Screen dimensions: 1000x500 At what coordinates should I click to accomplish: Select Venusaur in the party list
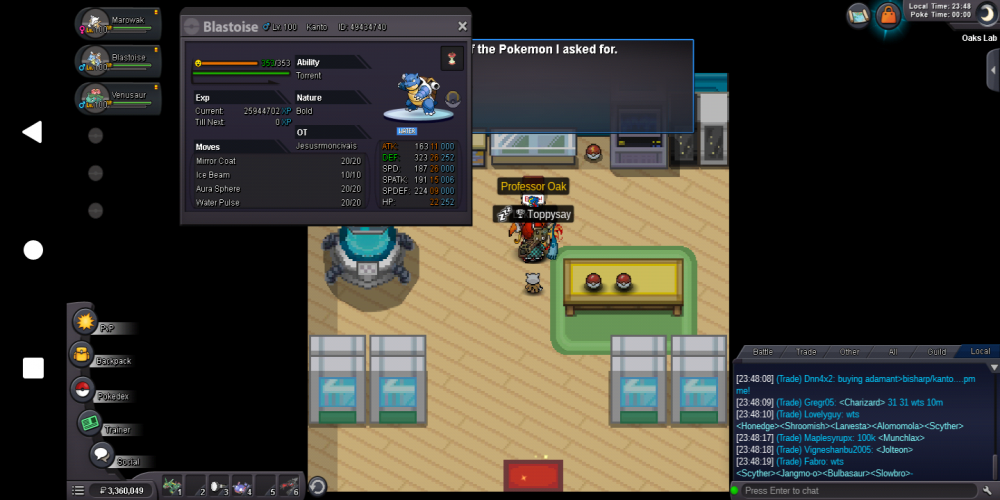(119, 98)
